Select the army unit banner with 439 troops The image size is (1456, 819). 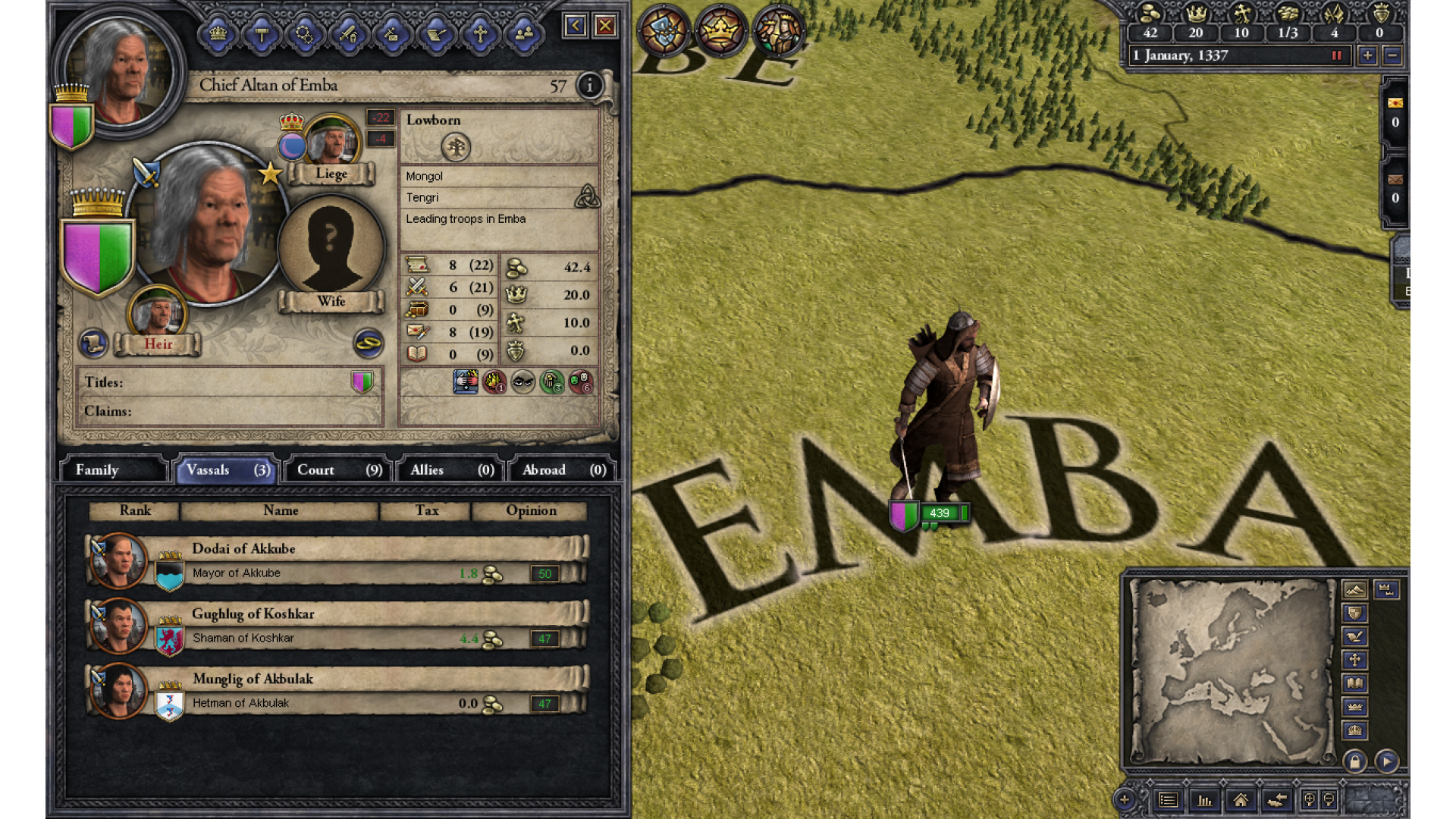pyautogui.click(x=930, y=514)
